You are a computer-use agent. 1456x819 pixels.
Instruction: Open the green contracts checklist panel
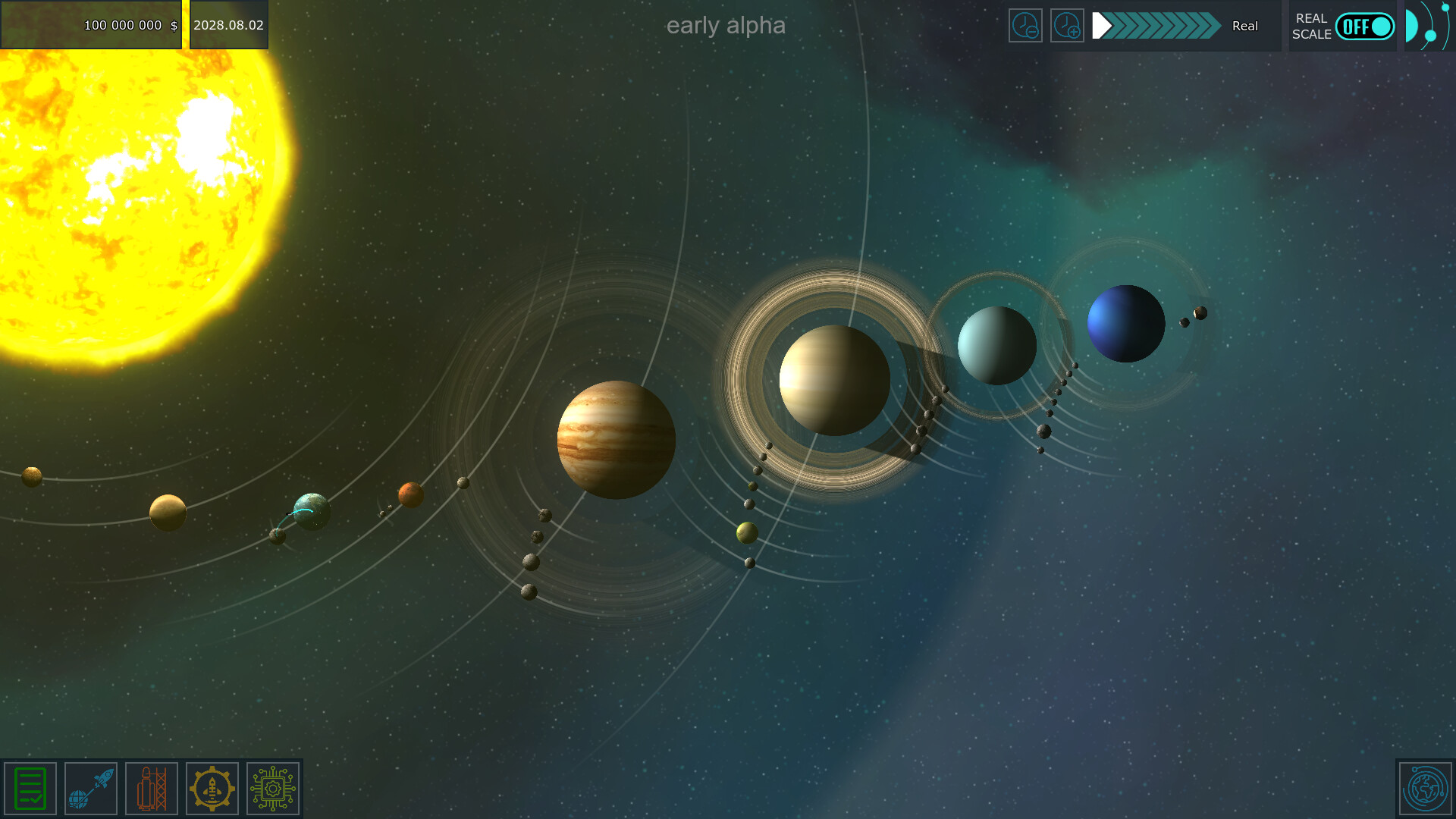pyautogui.click(x=30, y=788)
